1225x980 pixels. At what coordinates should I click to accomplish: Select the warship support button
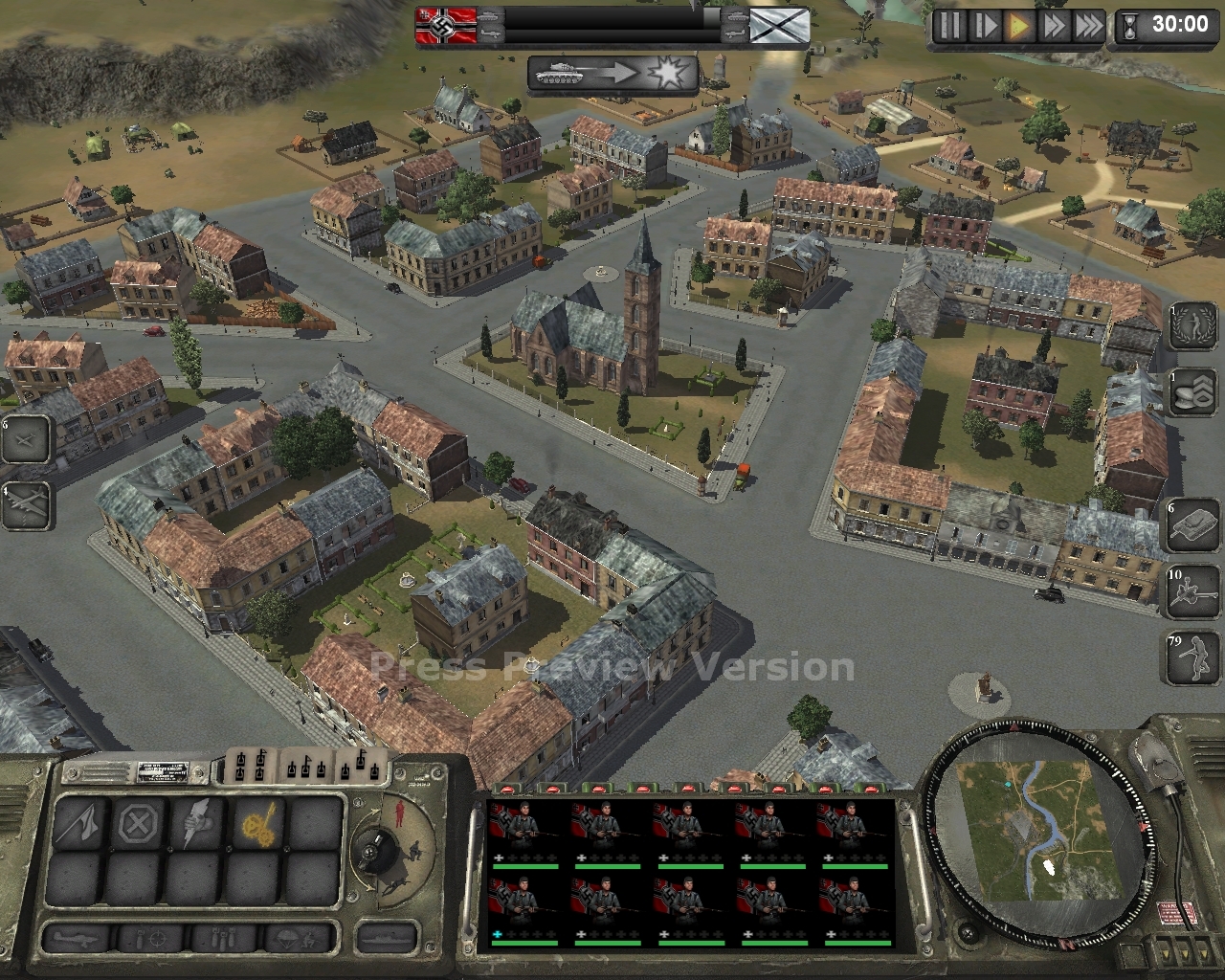point(387,938)
